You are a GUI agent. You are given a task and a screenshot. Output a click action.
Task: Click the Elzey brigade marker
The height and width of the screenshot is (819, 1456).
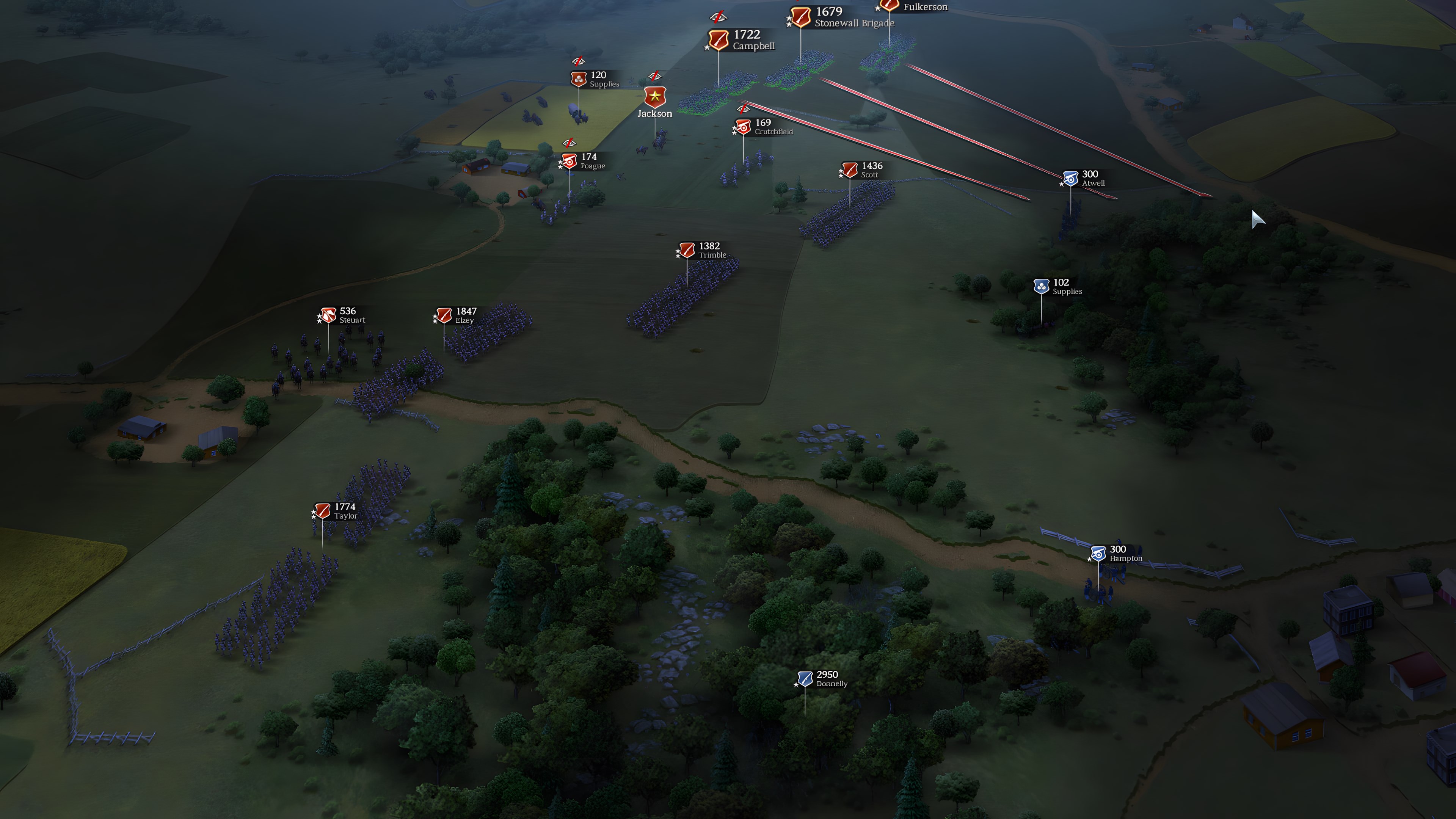pyautogui.click(x=444, y=315)
